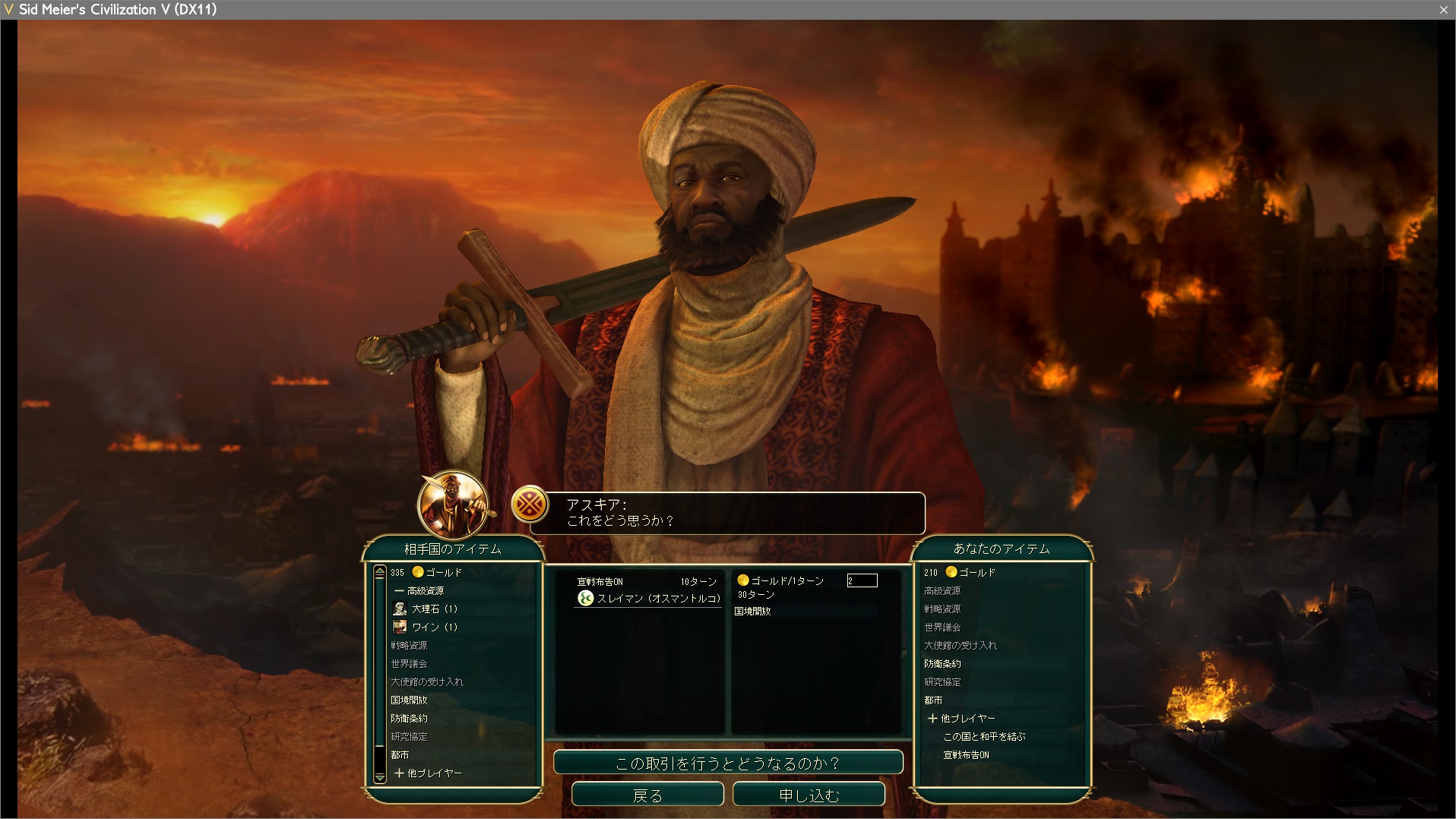
Task: Choose この国と和平を結ぶ option
Action: [x=984, y=736]
